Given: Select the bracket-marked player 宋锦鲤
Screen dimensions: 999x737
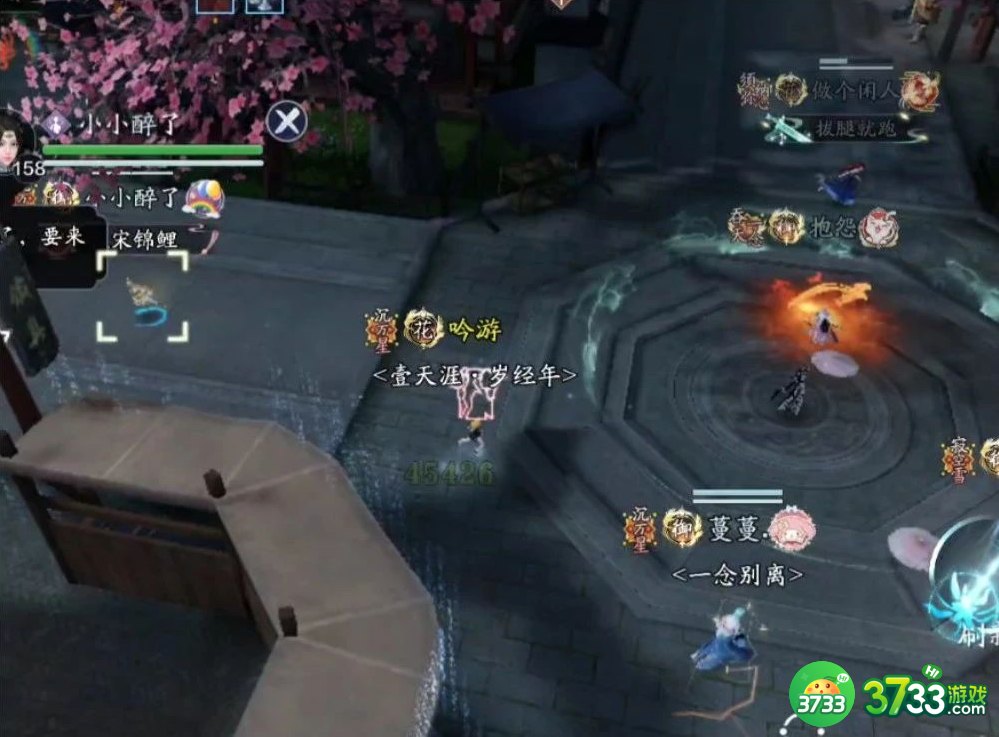Looking at the screenshot, I should (x=142, y=296).
